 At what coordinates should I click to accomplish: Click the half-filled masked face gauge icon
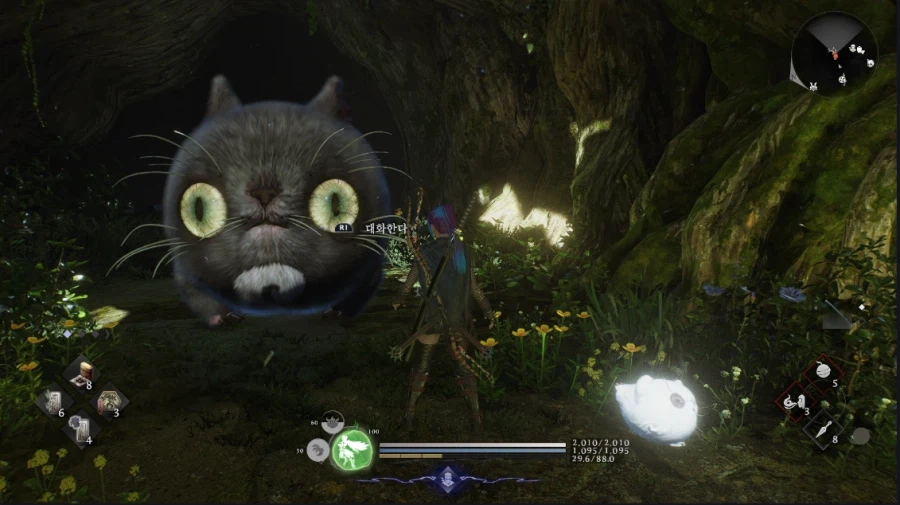pos(334,423)
